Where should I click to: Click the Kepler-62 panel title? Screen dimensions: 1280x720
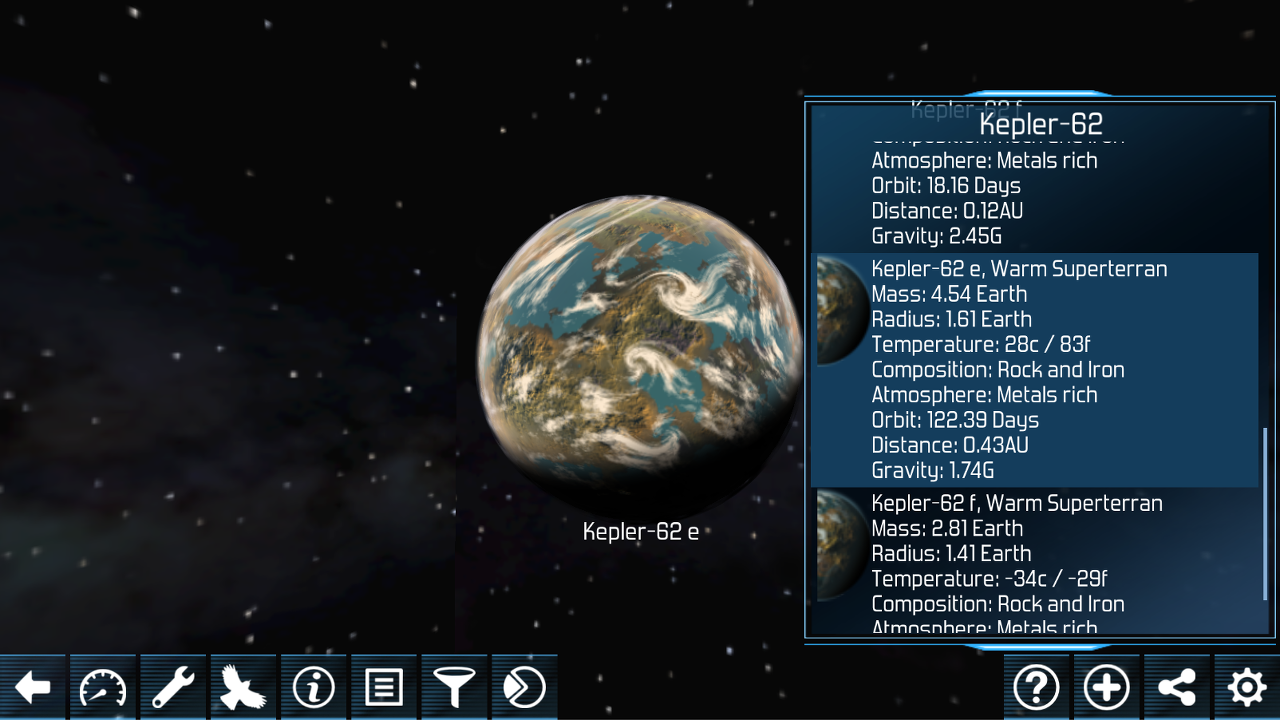point(1040,124)
